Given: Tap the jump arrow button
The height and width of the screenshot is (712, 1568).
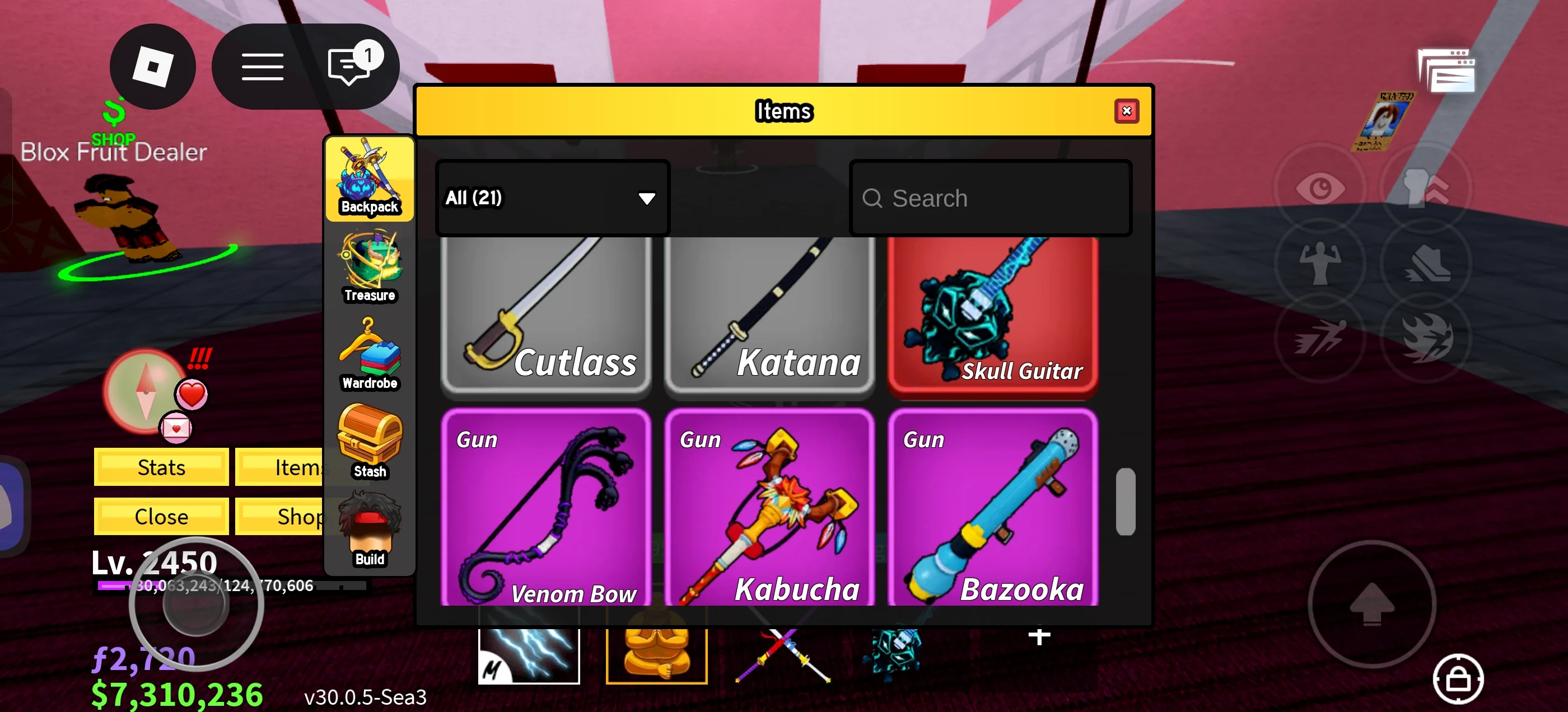Looking at the screenshot, I should point(1371,605).
